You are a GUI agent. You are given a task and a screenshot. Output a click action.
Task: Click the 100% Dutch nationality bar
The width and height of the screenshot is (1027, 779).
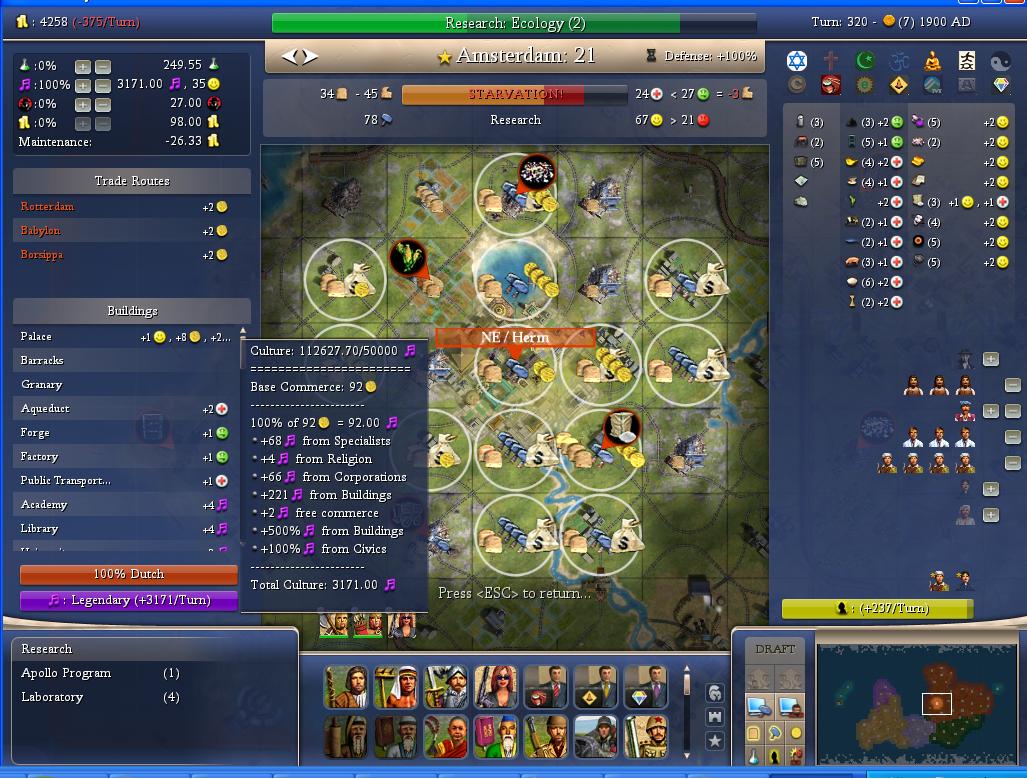[129, 574]
